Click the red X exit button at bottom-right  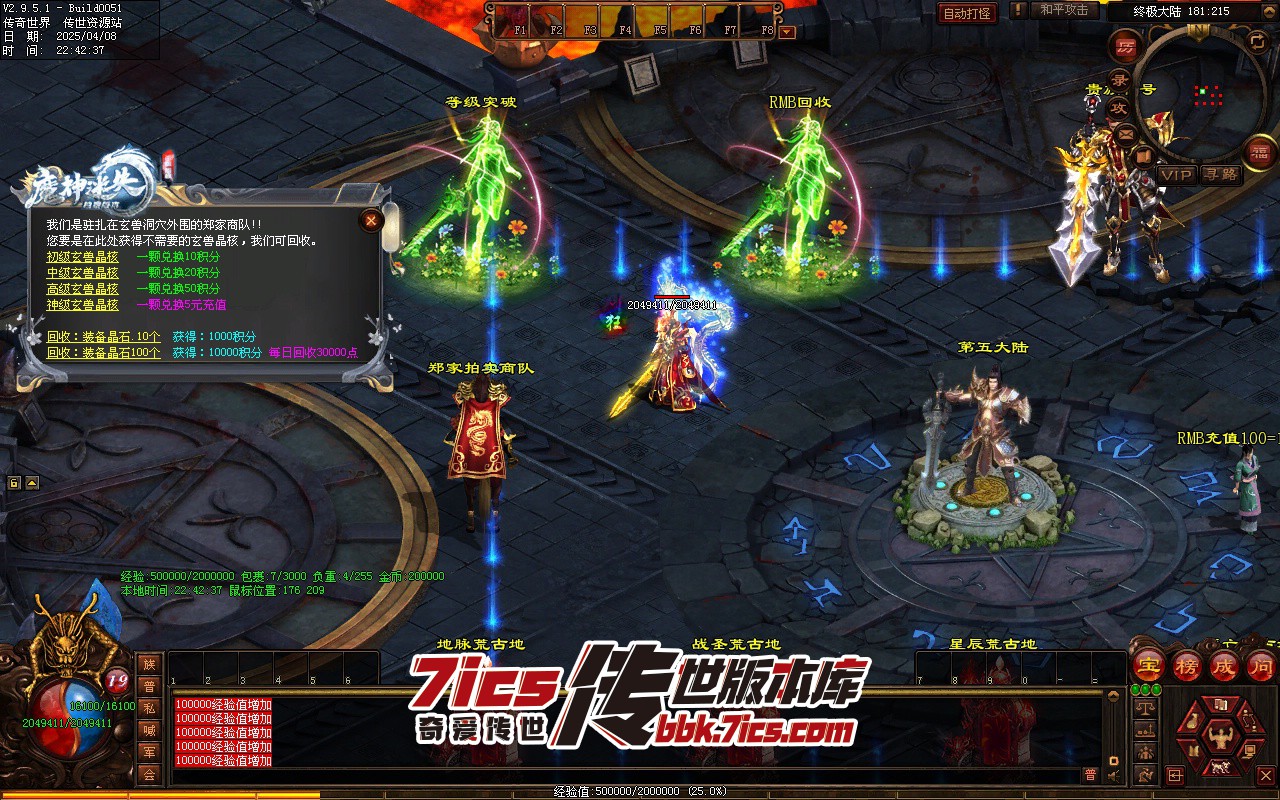1266,776
